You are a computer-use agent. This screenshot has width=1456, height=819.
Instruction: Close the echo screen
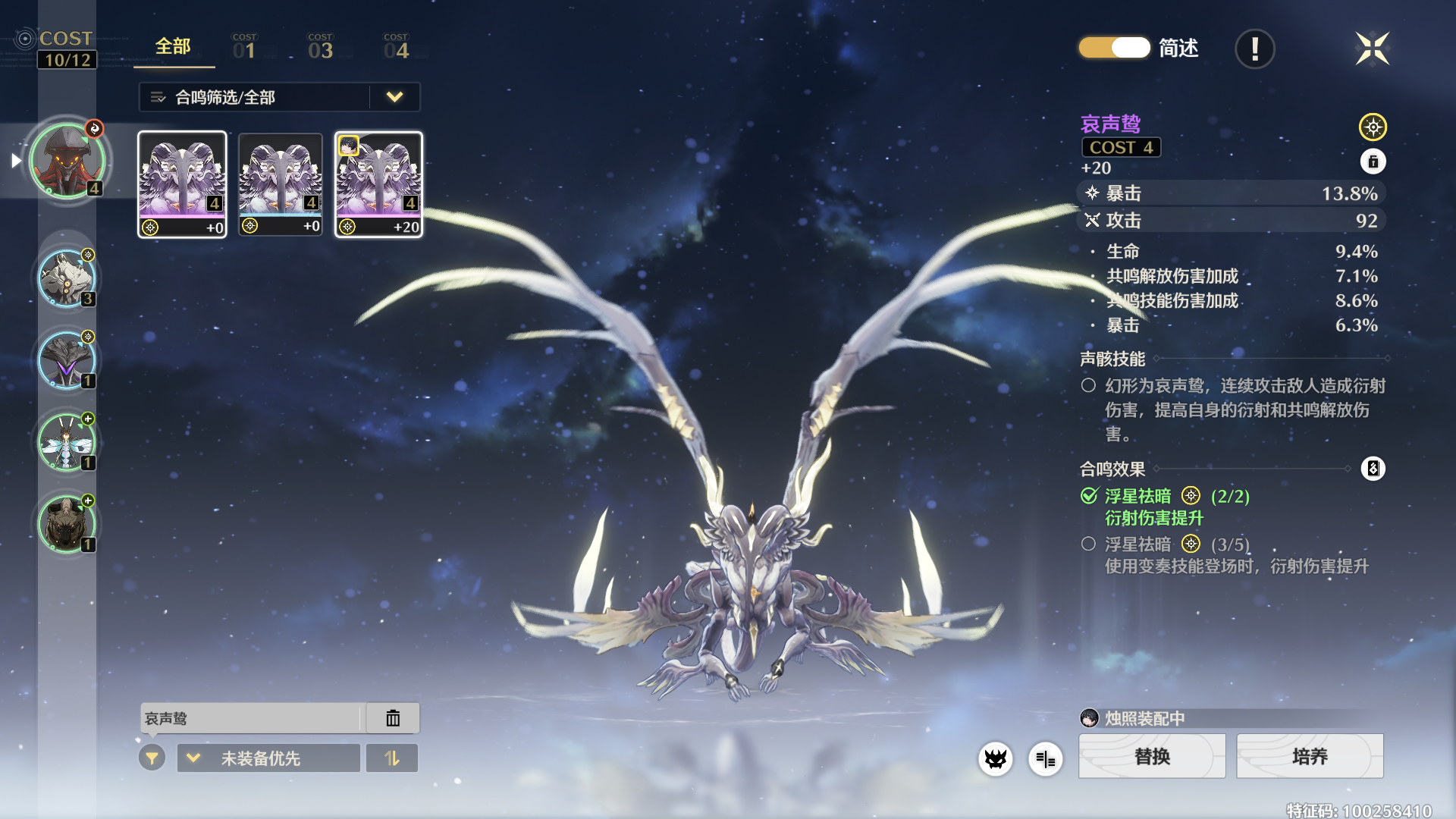(1372, 49)
